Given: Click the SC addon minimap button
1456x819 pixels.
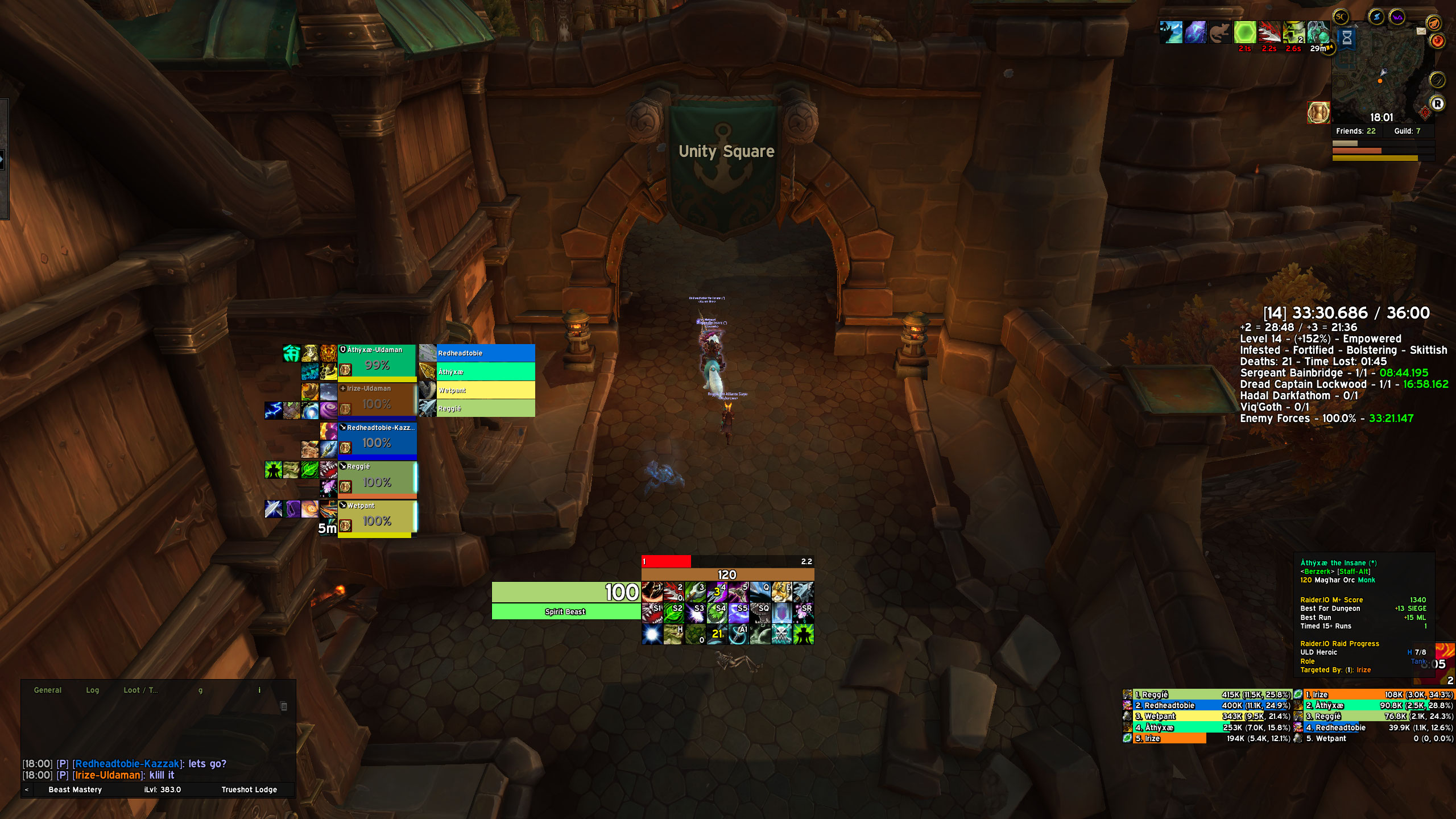Looking at the screenshot, I should pos(1341,17).
